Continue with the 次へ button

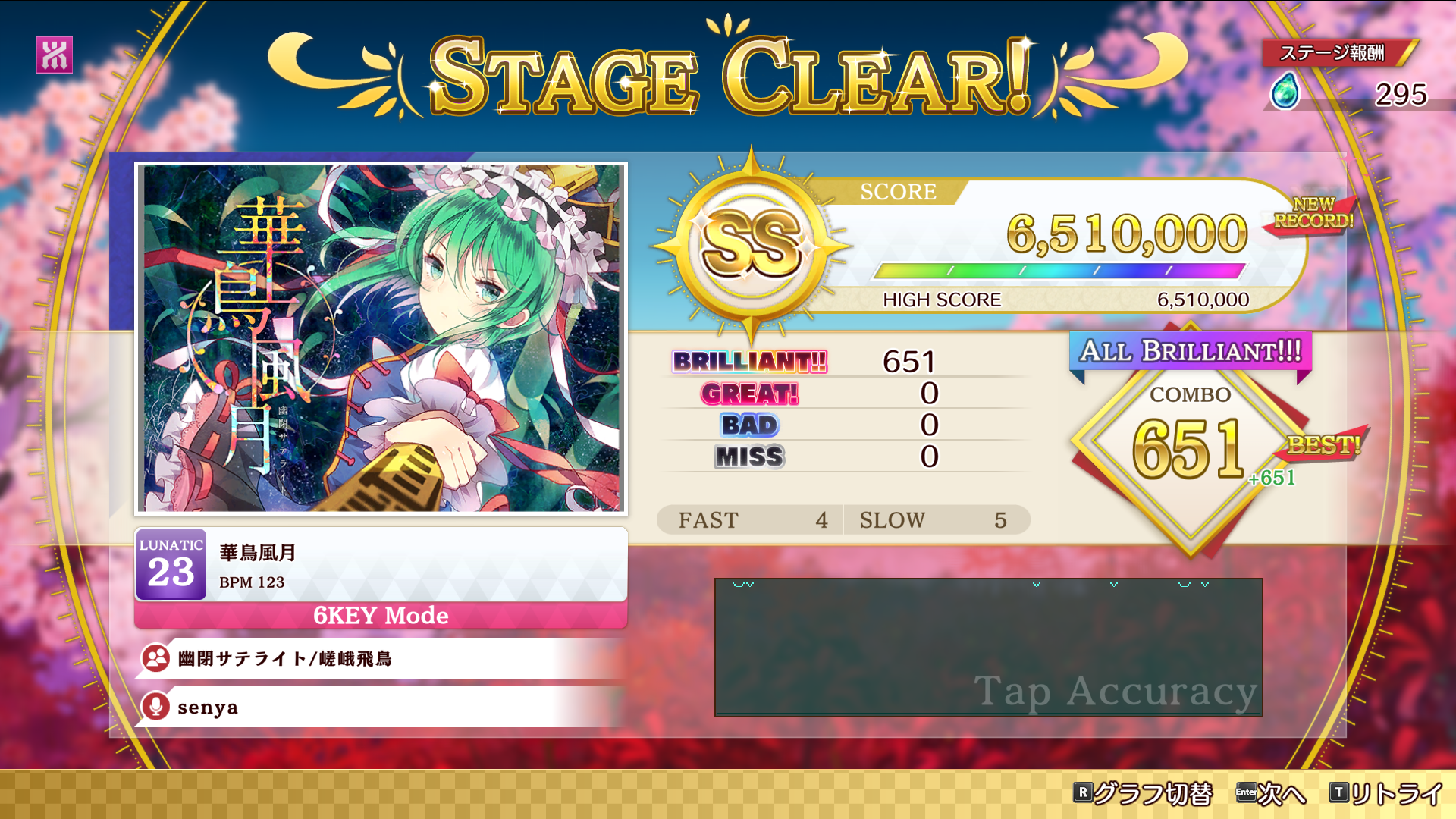click(1271, 793)
